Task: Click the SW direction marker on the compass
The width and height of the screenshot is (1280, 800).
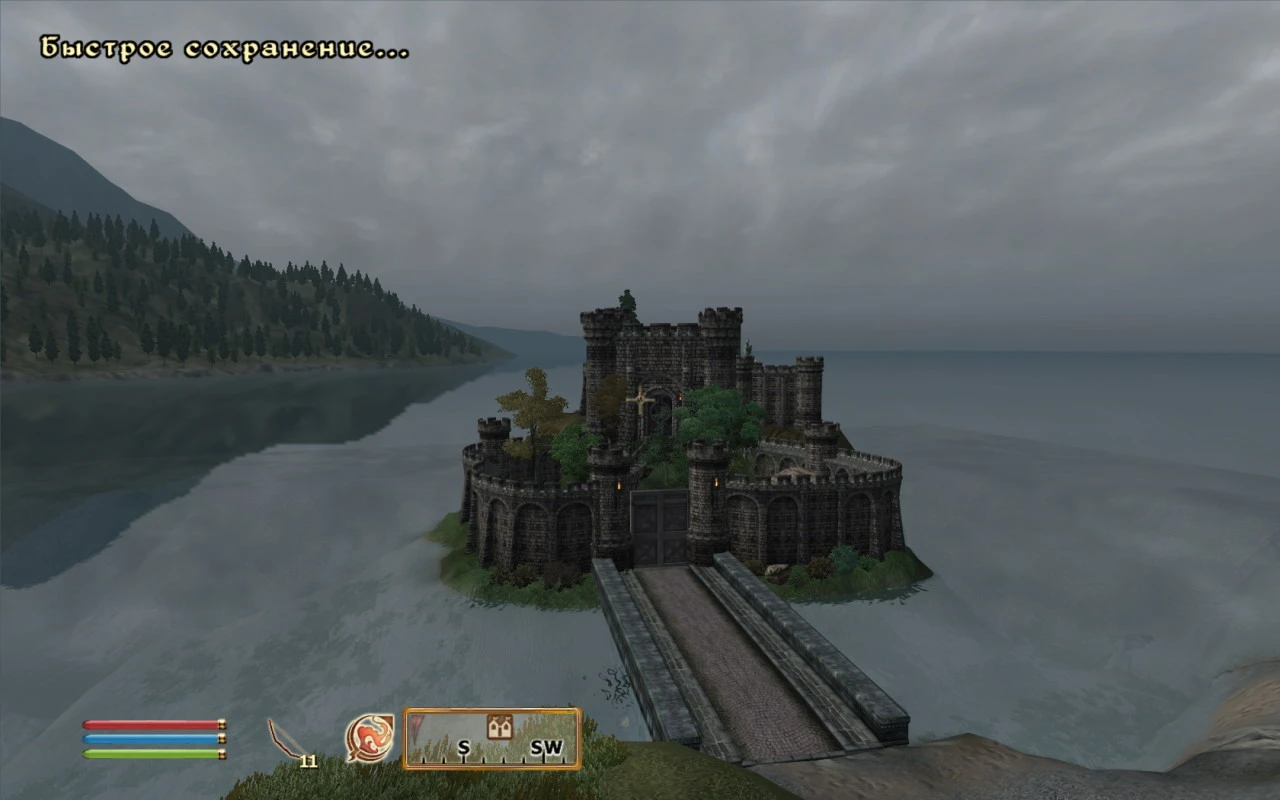Action: (x=547, y=746)
